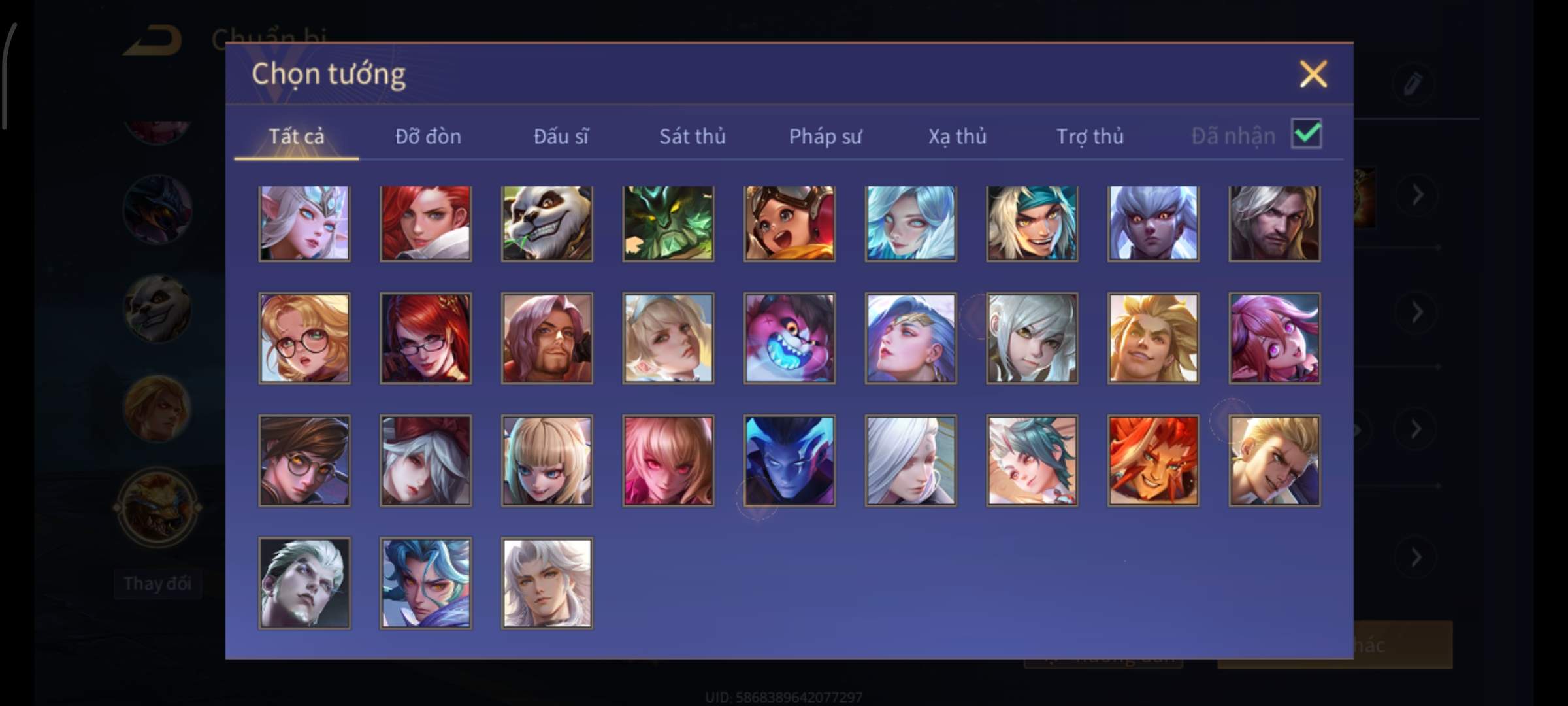The height and width of the screenshot is (706, 1568).
Task: Choose the panda hero portrait
Action: tap(547, 224)
